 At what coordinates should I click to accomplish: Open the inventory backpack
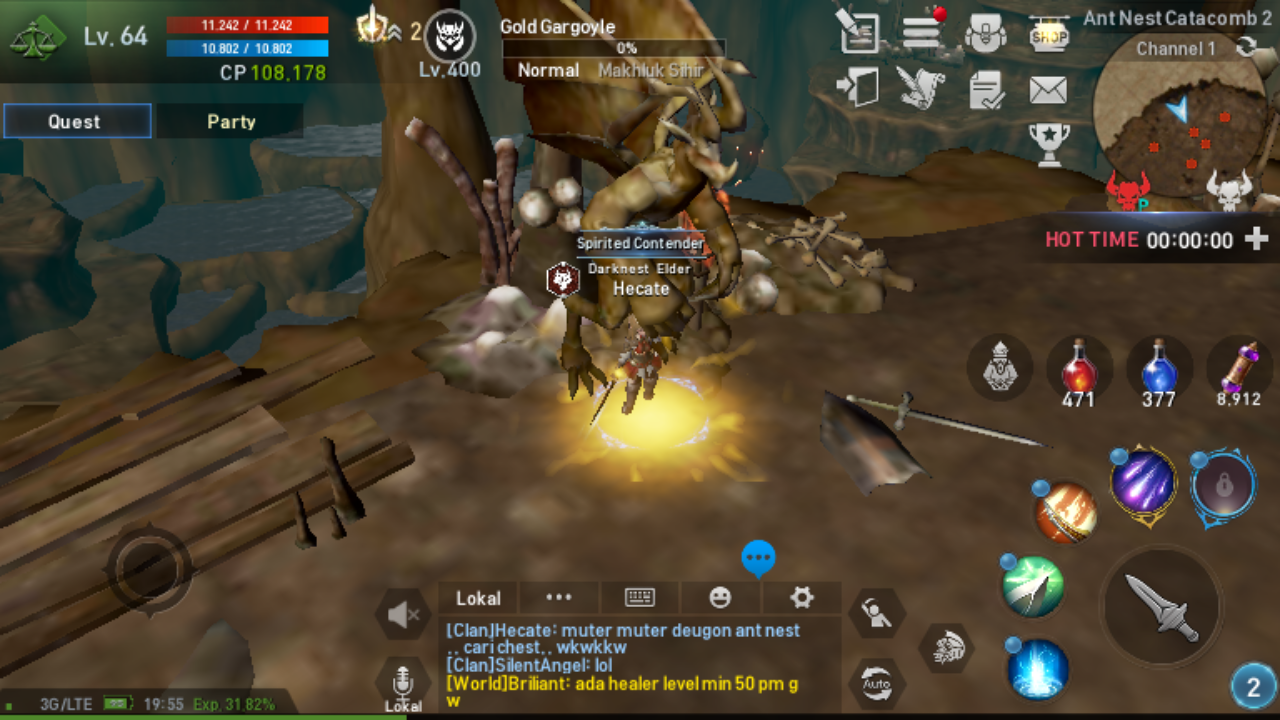tap(985, 30)
